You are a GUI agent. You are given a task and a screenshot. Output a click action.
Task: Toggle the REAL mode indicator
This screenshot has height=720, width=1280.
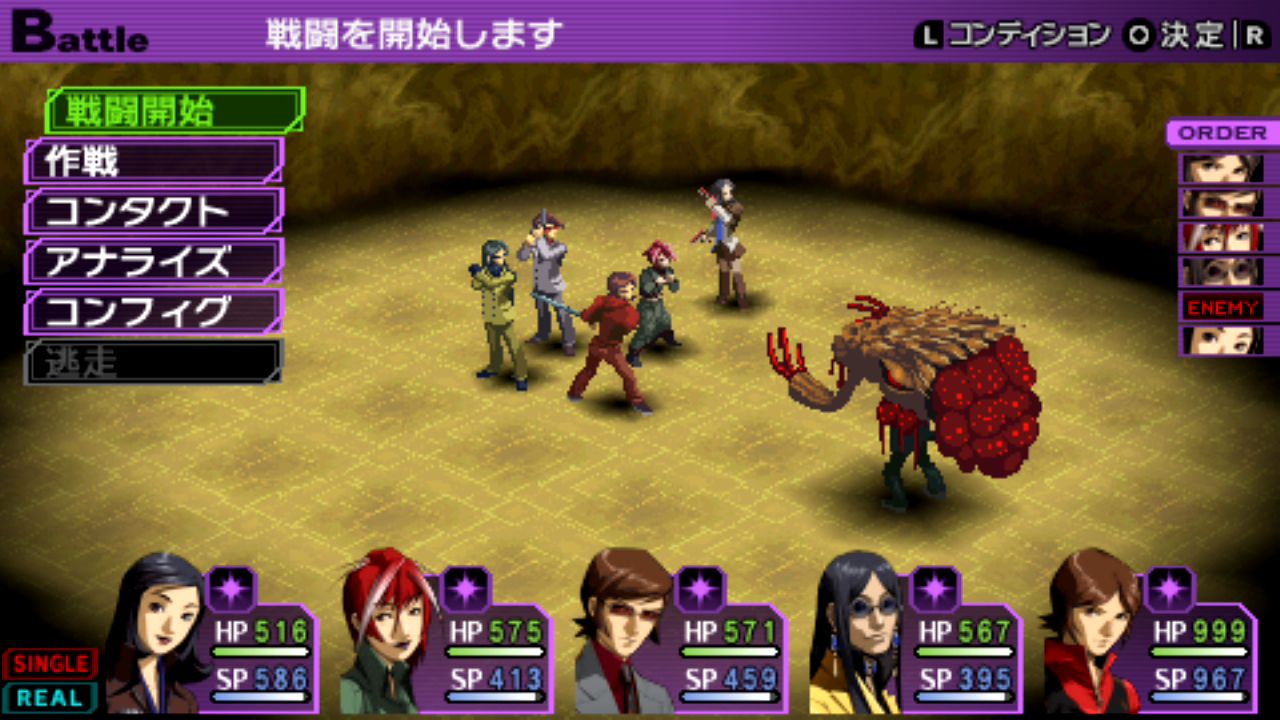coord(50,697)
